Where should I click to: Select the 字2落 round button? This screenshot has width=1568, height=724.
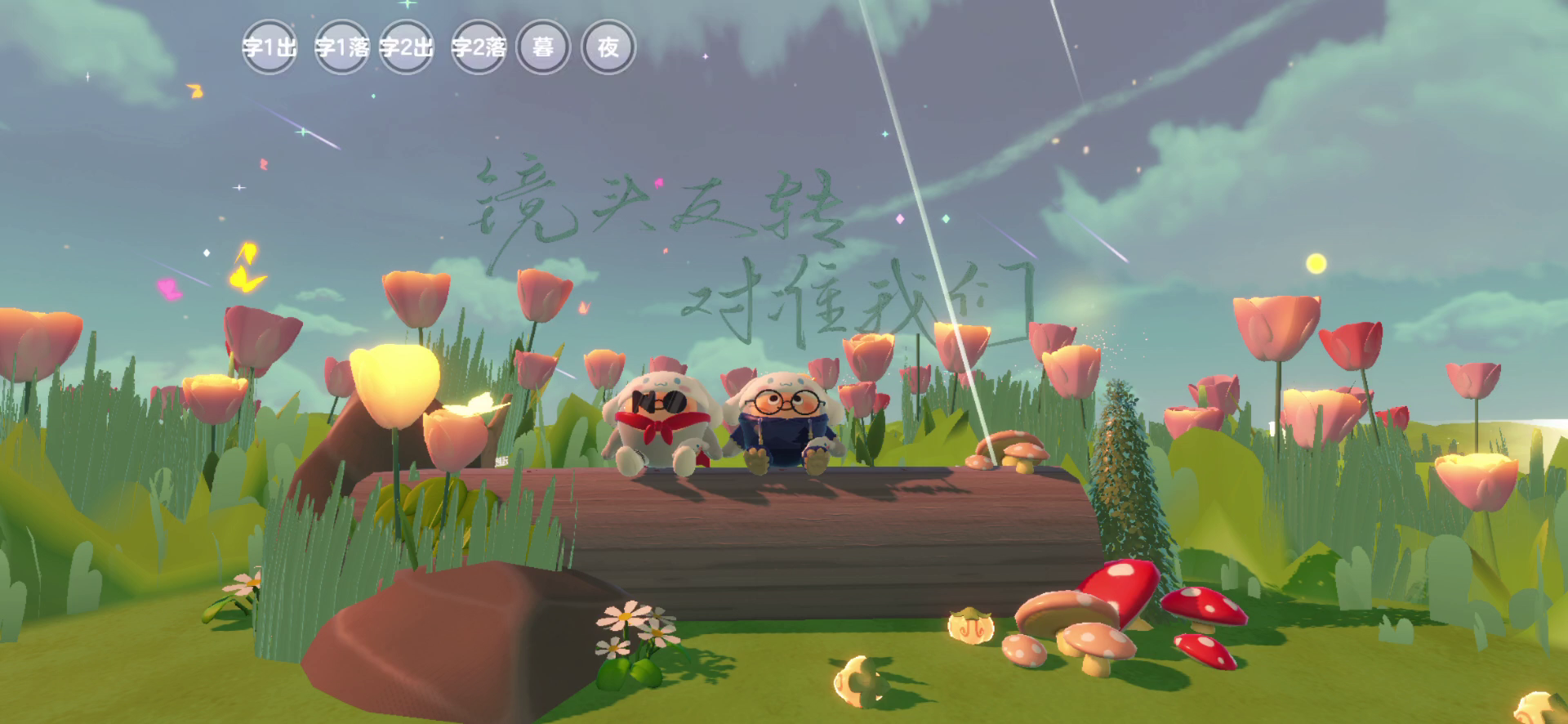(479, 47)
